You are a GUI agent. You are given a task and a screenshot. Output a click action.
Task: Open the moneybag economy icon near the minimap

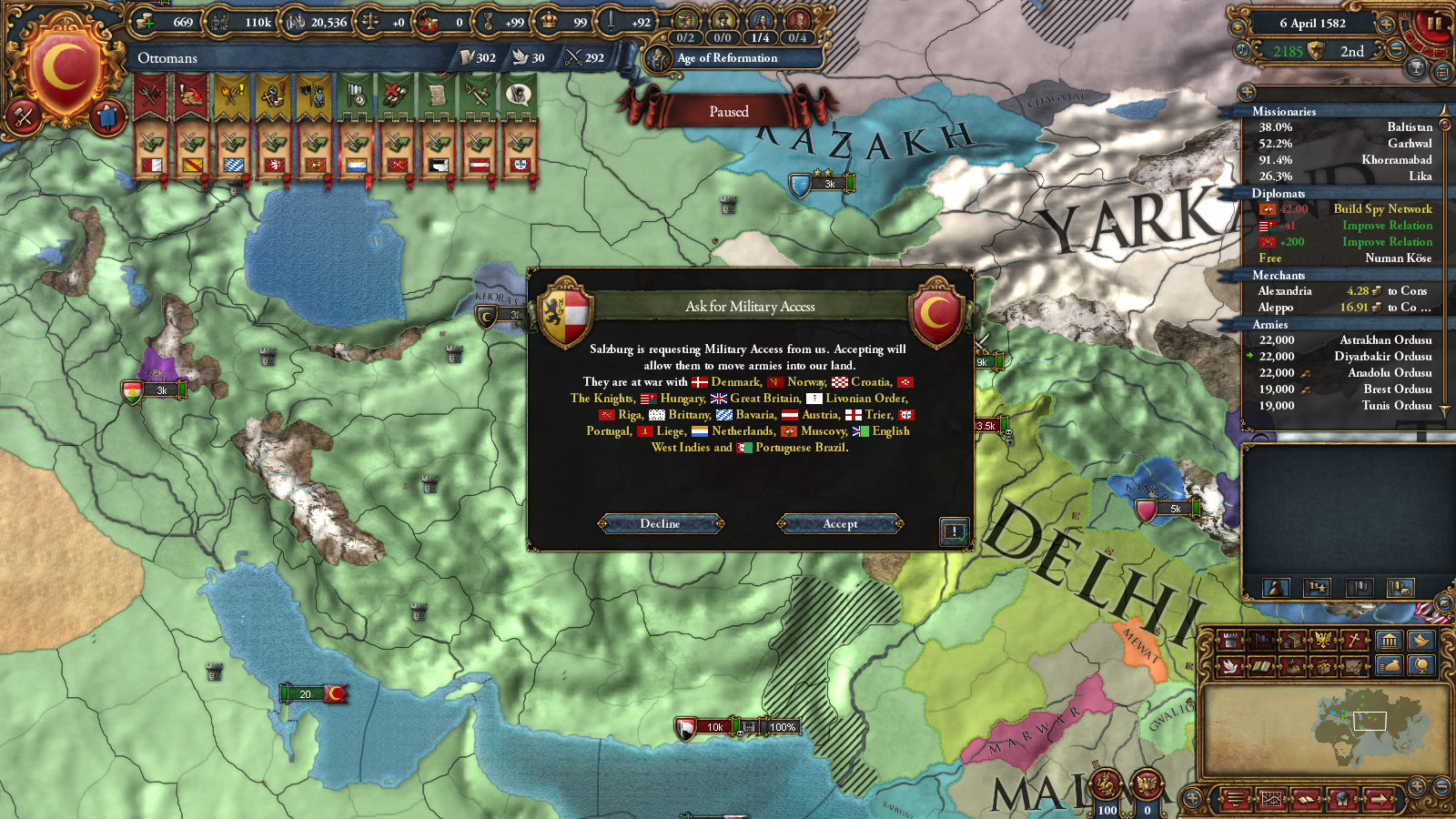pyautogui.click(x=1389, y=667)
